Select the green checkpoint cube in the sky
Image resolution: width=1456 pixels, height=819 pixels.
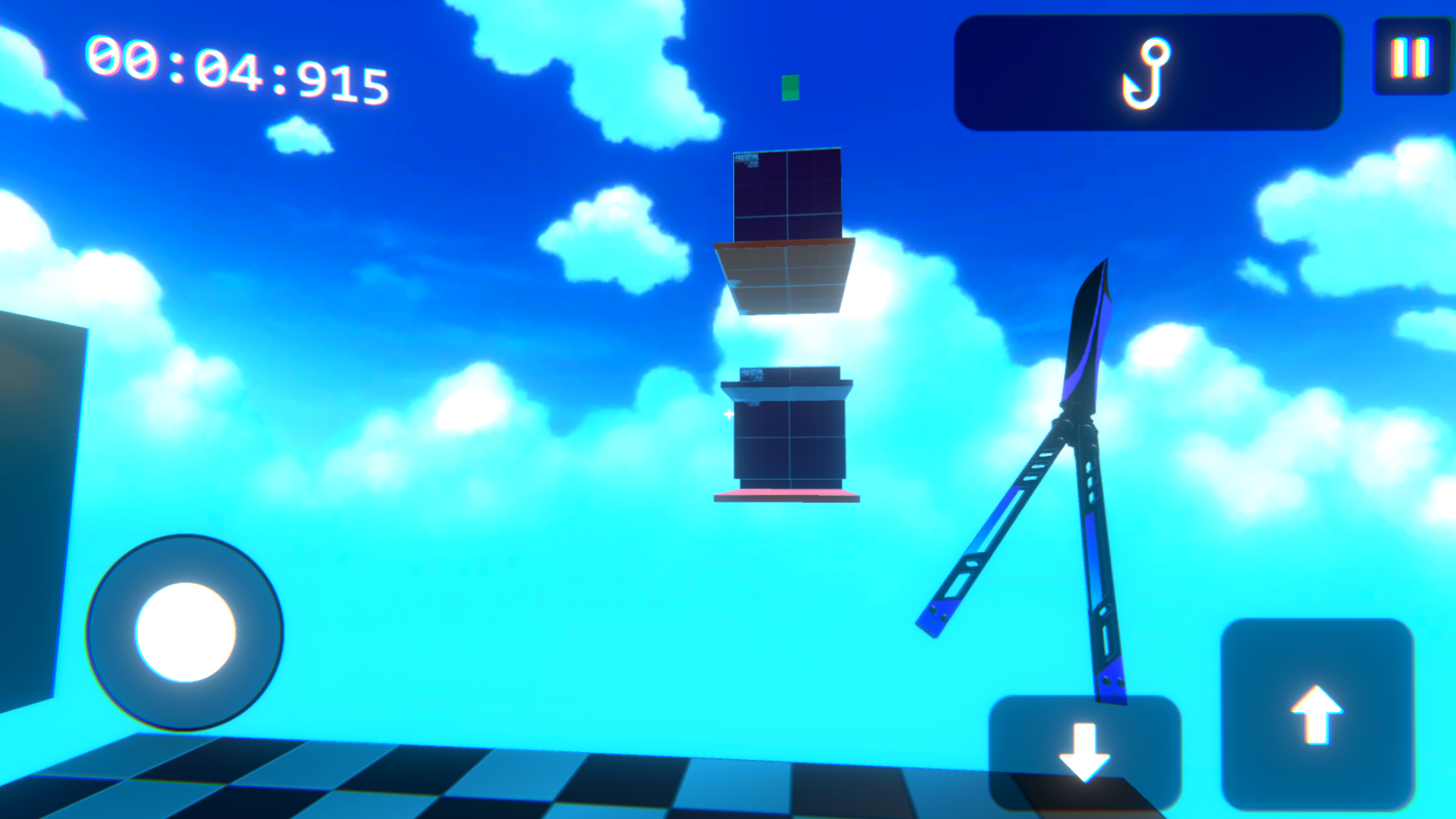tap(791, 86)
